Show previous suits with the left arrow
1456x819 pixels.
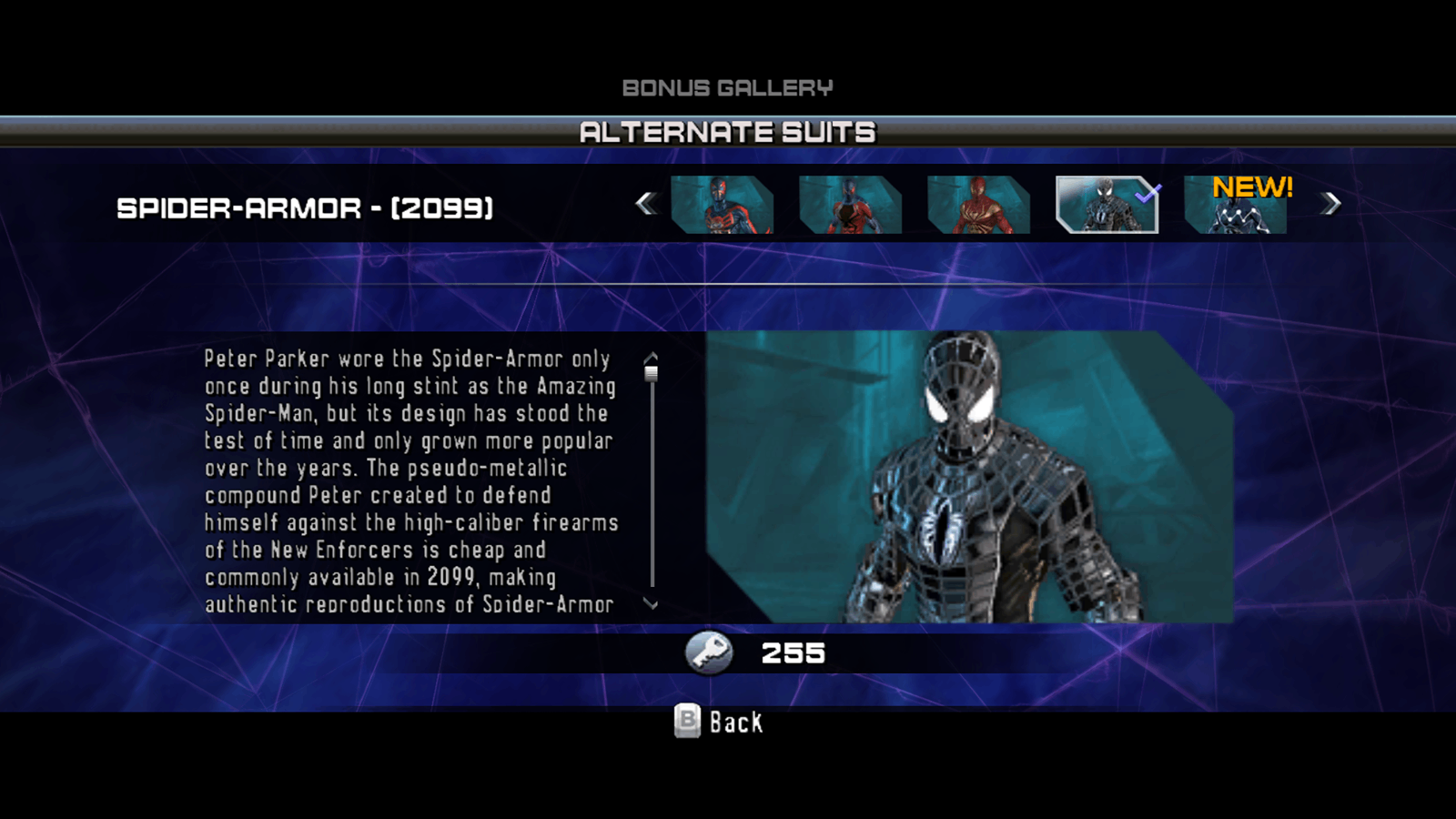(646, 204)
